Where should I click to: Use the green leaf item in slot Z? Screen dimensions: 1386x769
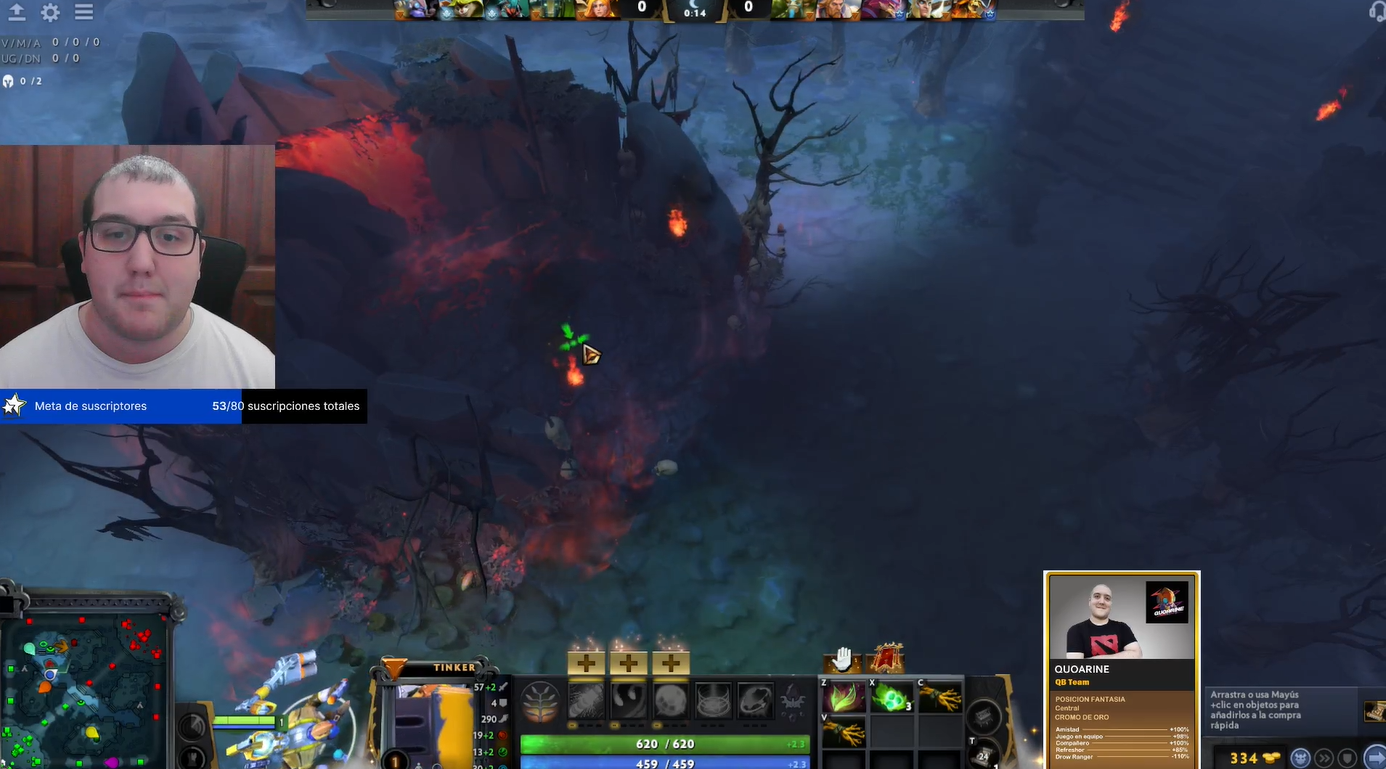(843, 697)
